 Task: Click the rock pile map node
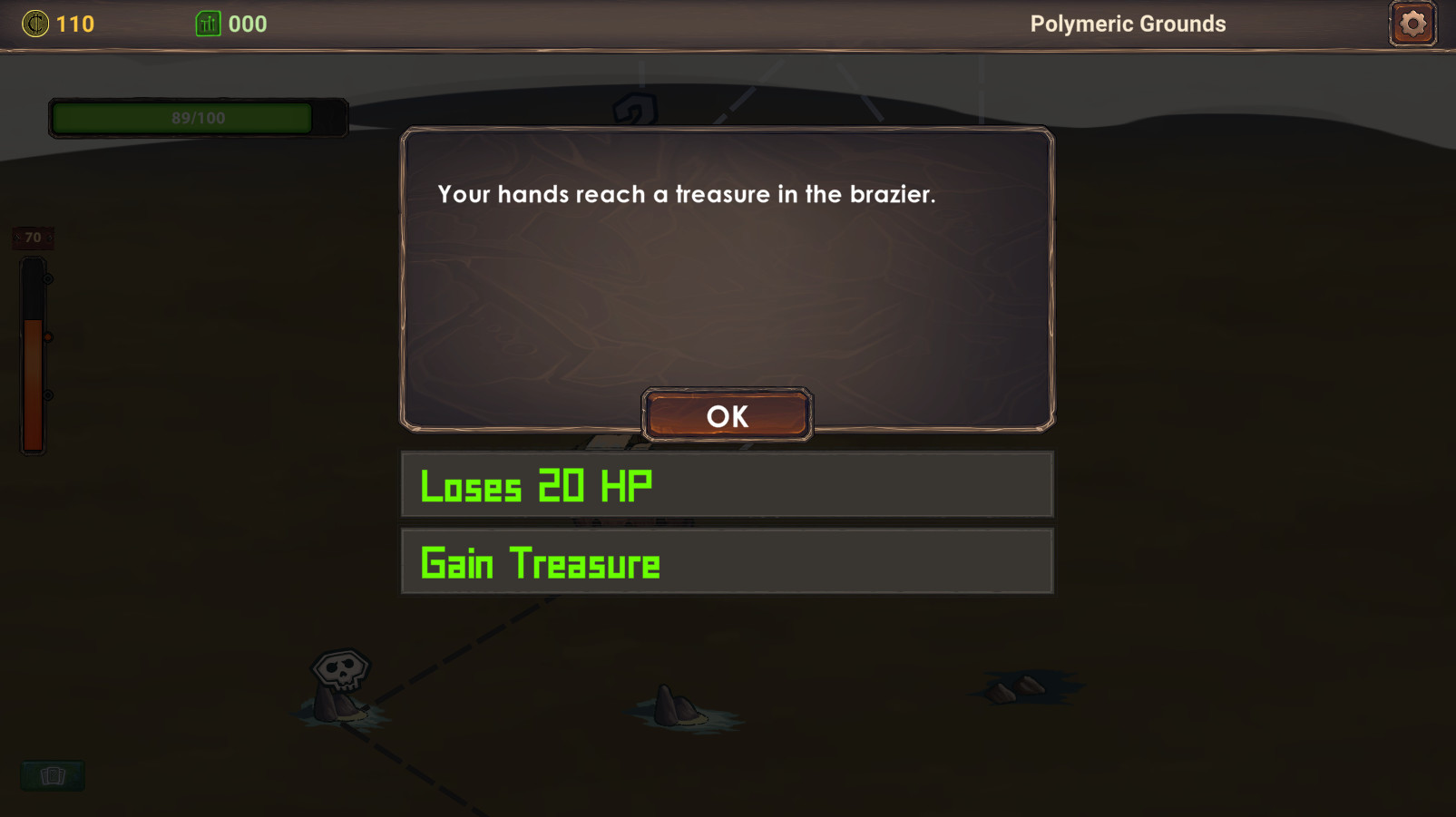[x=1016, y=689]
